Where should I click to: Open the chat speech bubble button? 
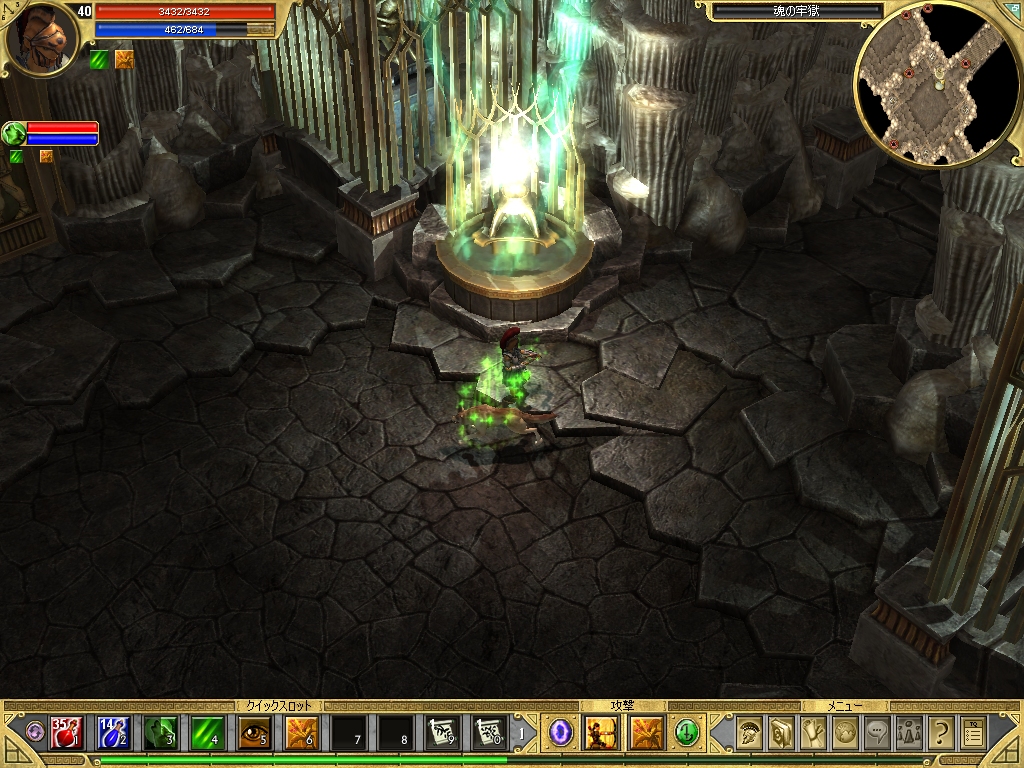(x=877, y=733)
